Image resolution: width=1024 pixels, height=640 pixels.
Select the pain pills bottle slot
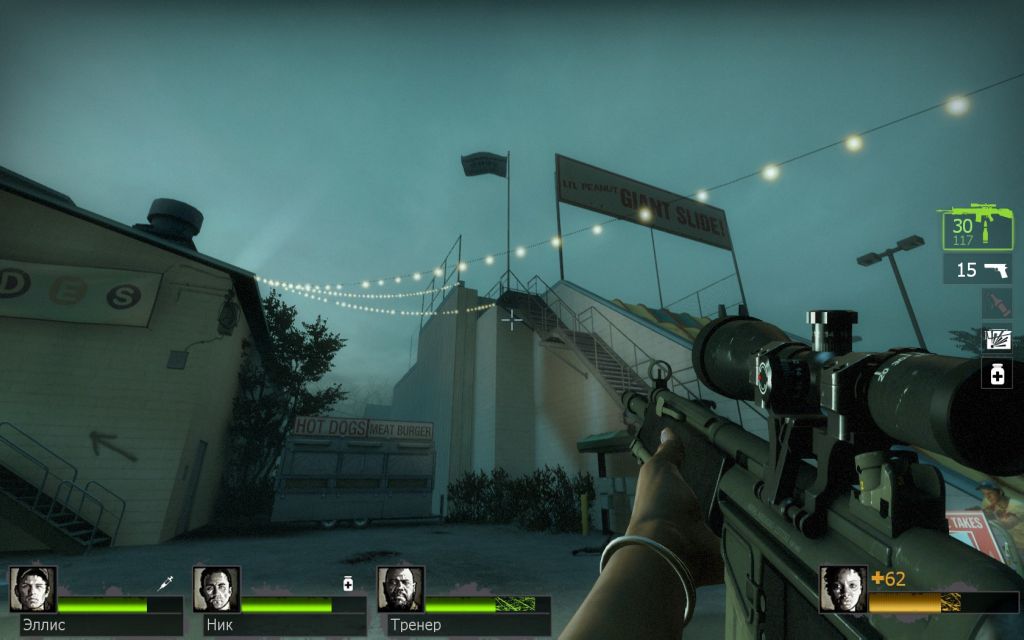click(997, 374)
